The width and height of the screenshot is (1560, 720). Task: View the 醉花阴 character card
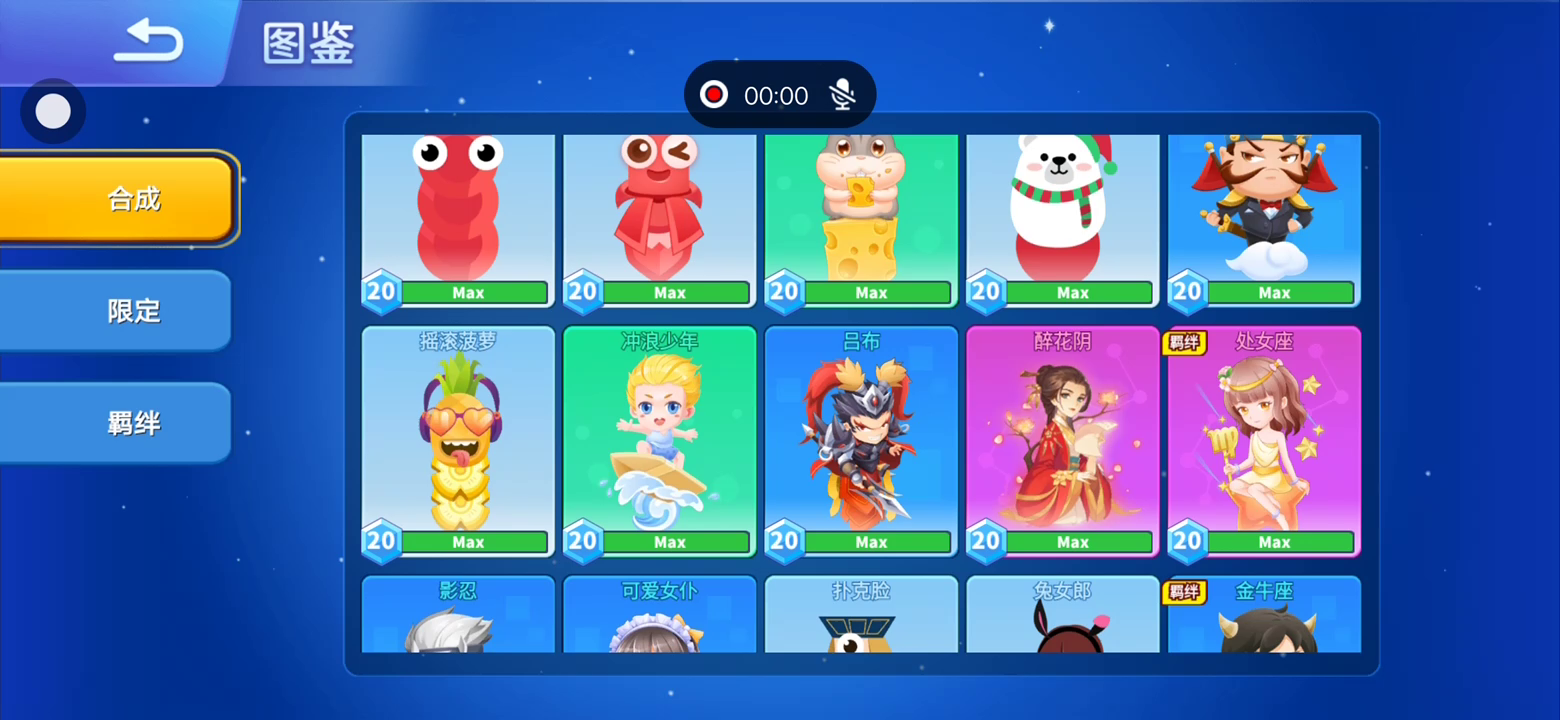point(1063,440)
